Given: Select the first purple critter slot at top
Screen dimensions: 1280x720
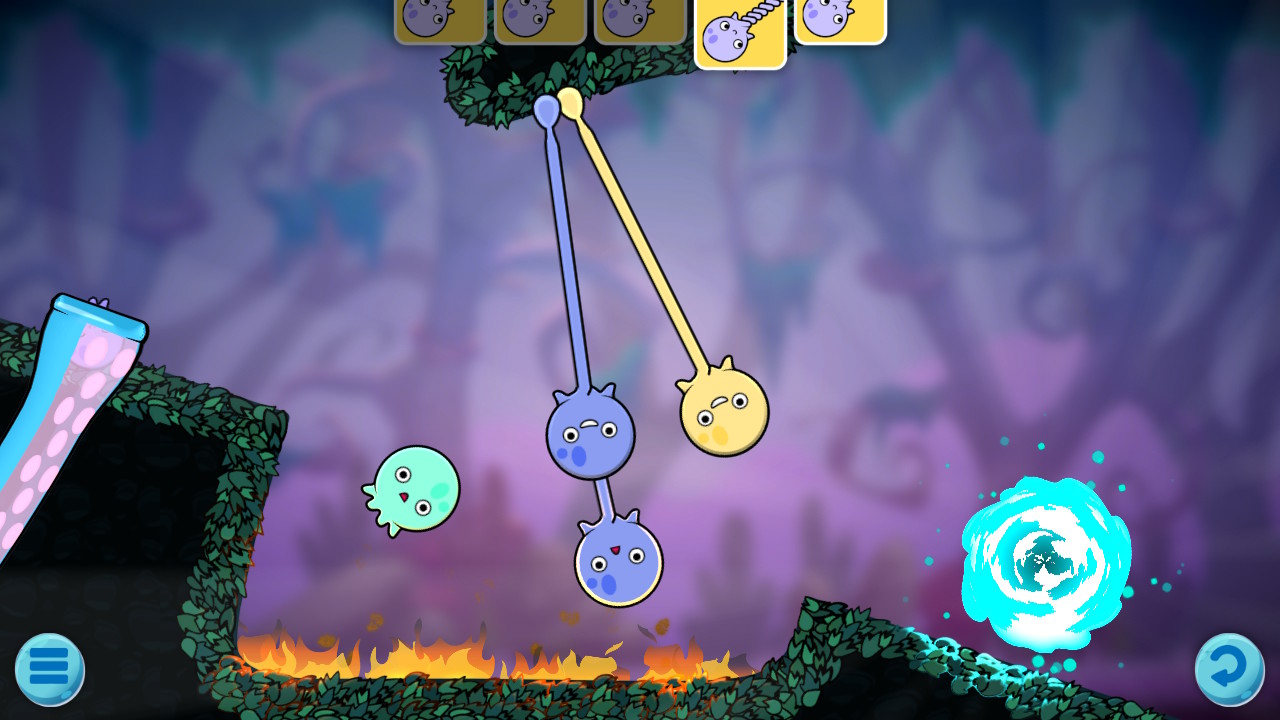Looking at the screenshot, I should click(438, 18).
